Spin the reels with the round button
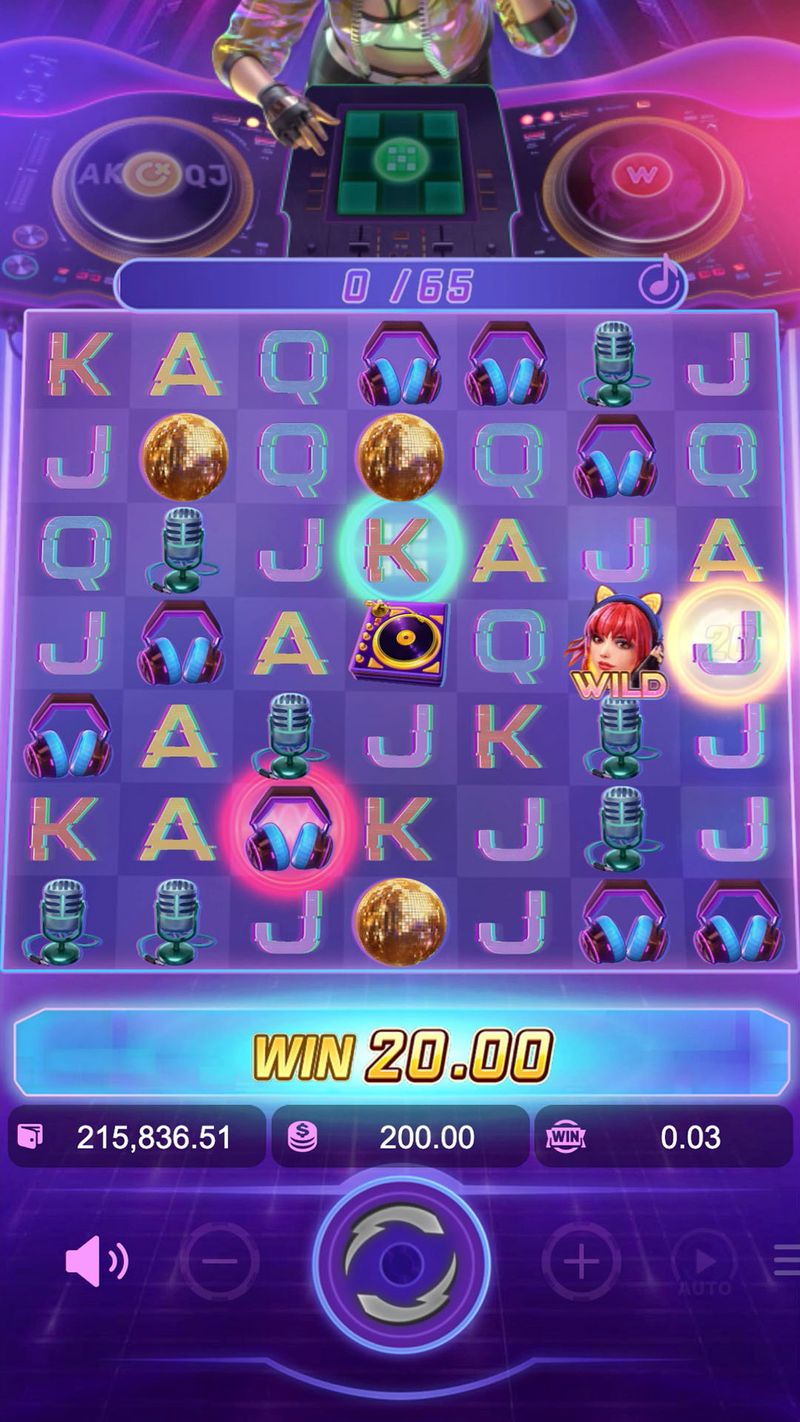The height and width of the screenshot is (1422, 800). [400, 1262]
